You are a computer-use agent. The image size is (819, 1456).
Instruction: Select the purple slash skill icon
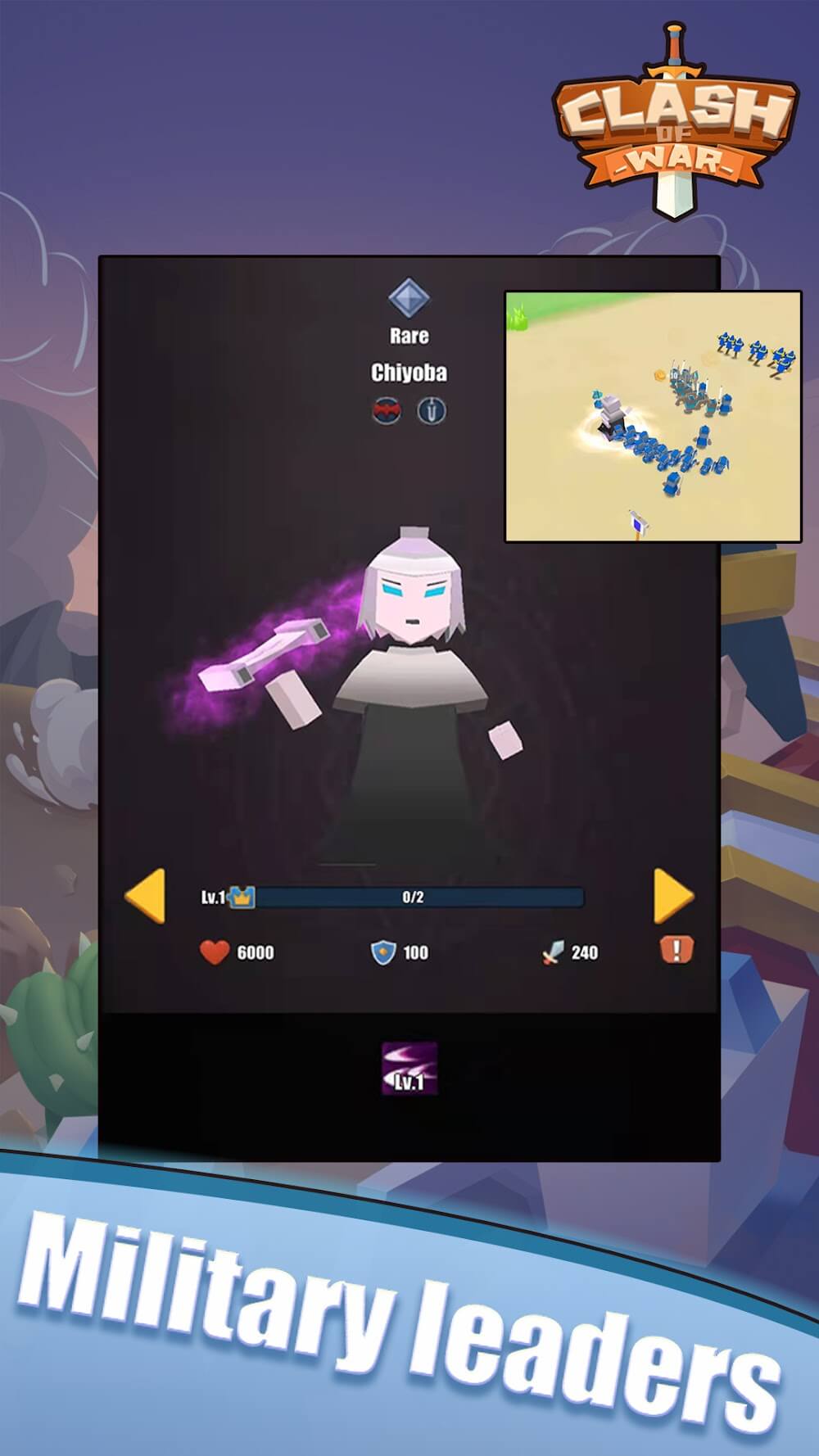[x=409, y=1069]
